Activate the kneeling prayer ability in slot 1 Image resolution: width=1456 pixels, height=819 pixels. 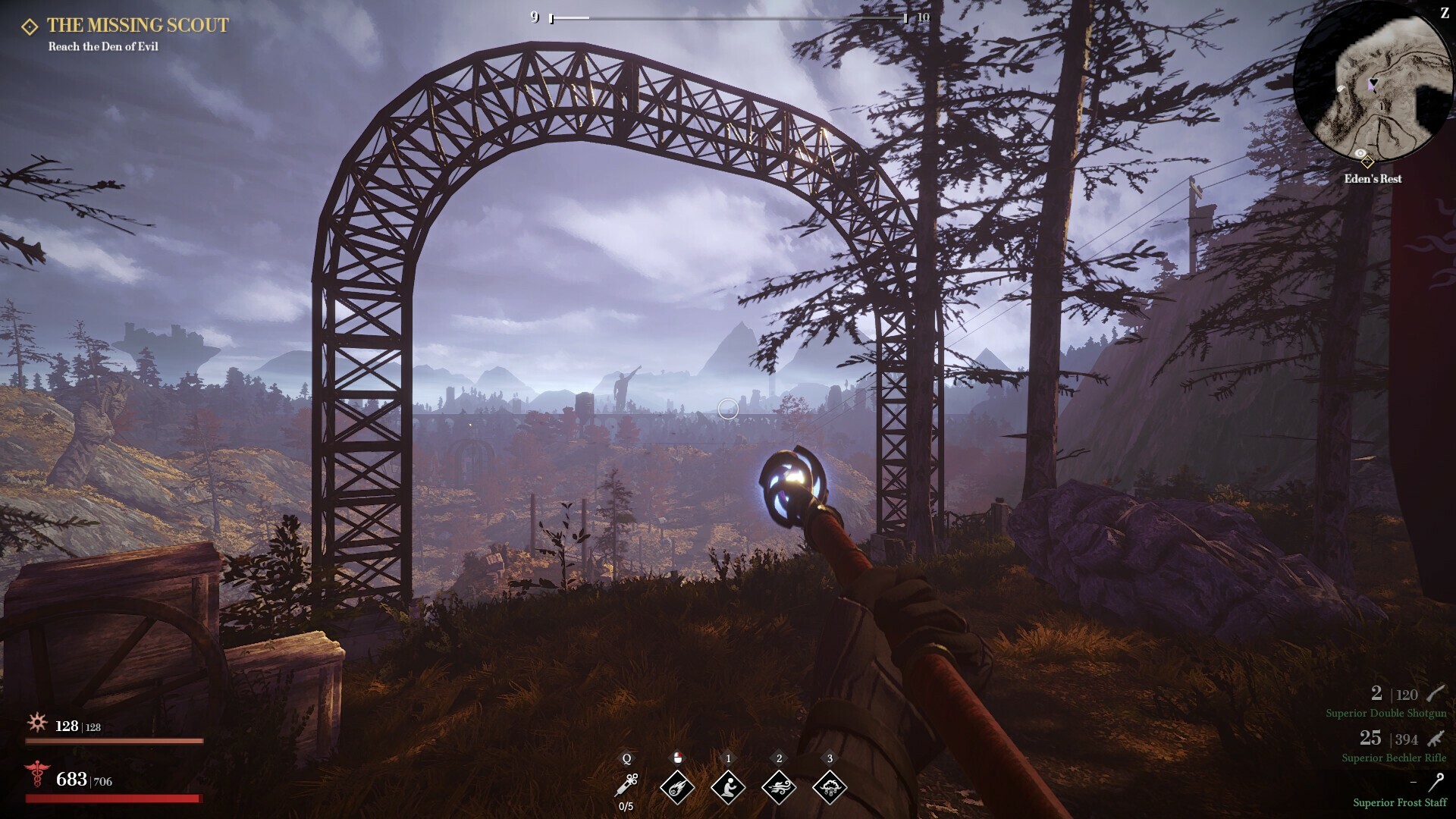point(728,786)
